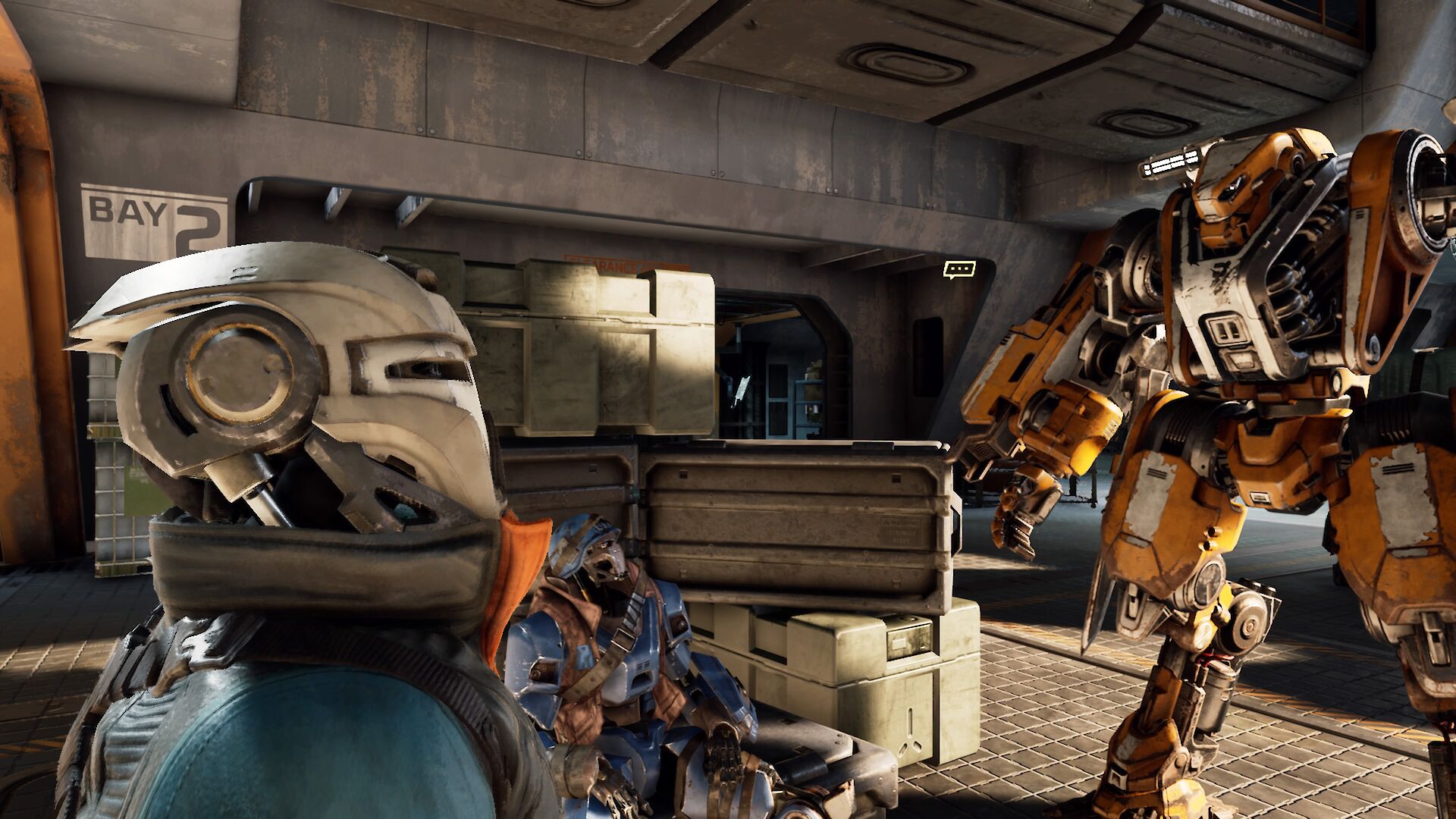
Task: Click the speech bubble dialogue marker
Action: coord(959,268)
